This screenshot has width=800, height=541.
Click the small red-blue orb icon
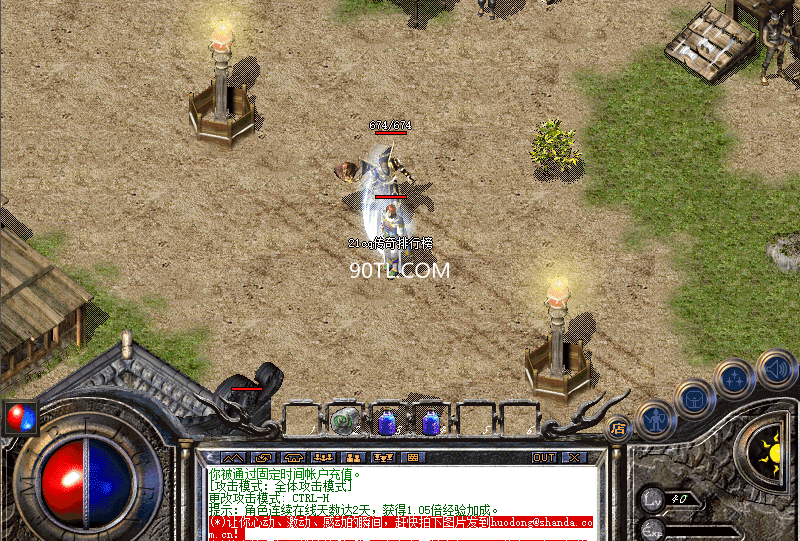[x=19, y=415]
